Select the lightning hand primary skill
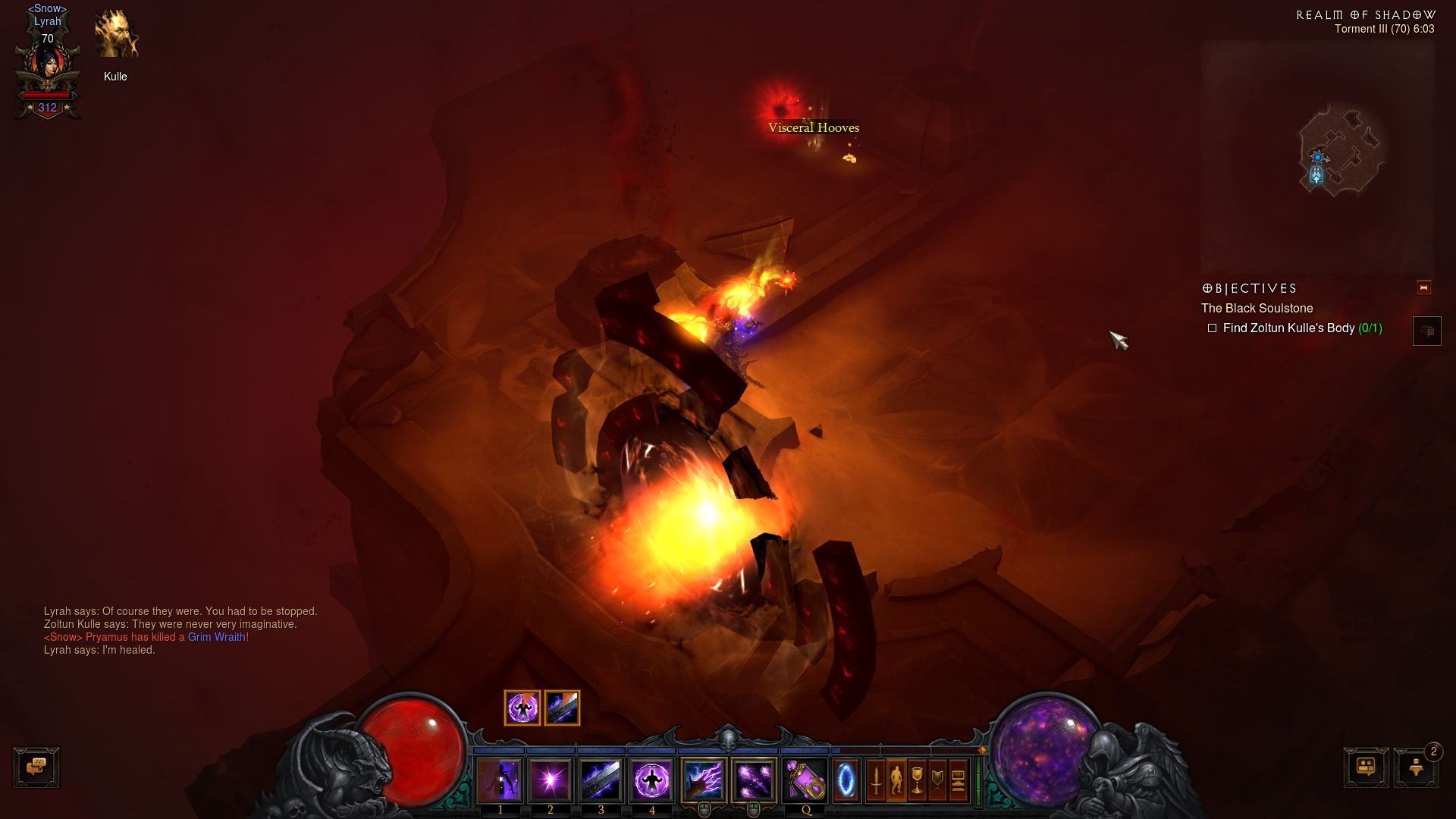 [x=704, y=780]
